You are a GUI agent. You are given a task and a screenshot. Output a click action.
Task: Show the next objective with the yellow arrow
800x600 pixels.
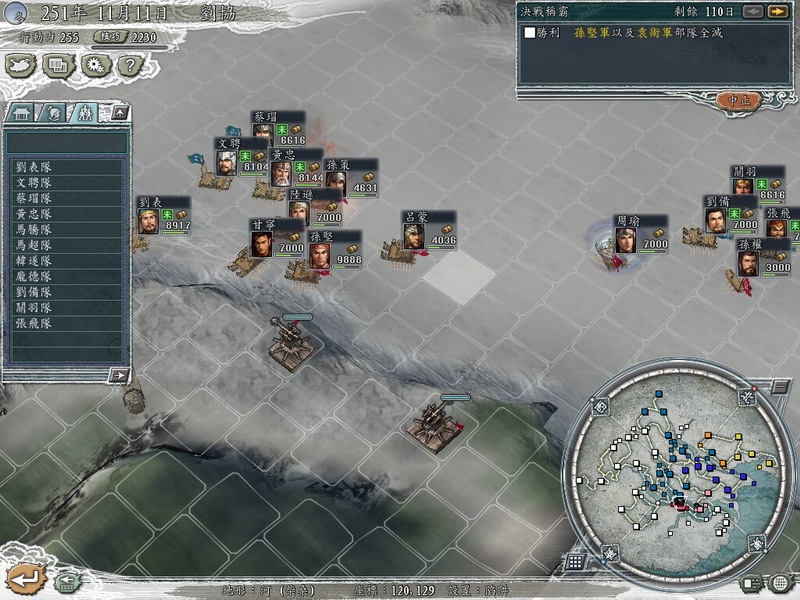[x=777, y=11]
